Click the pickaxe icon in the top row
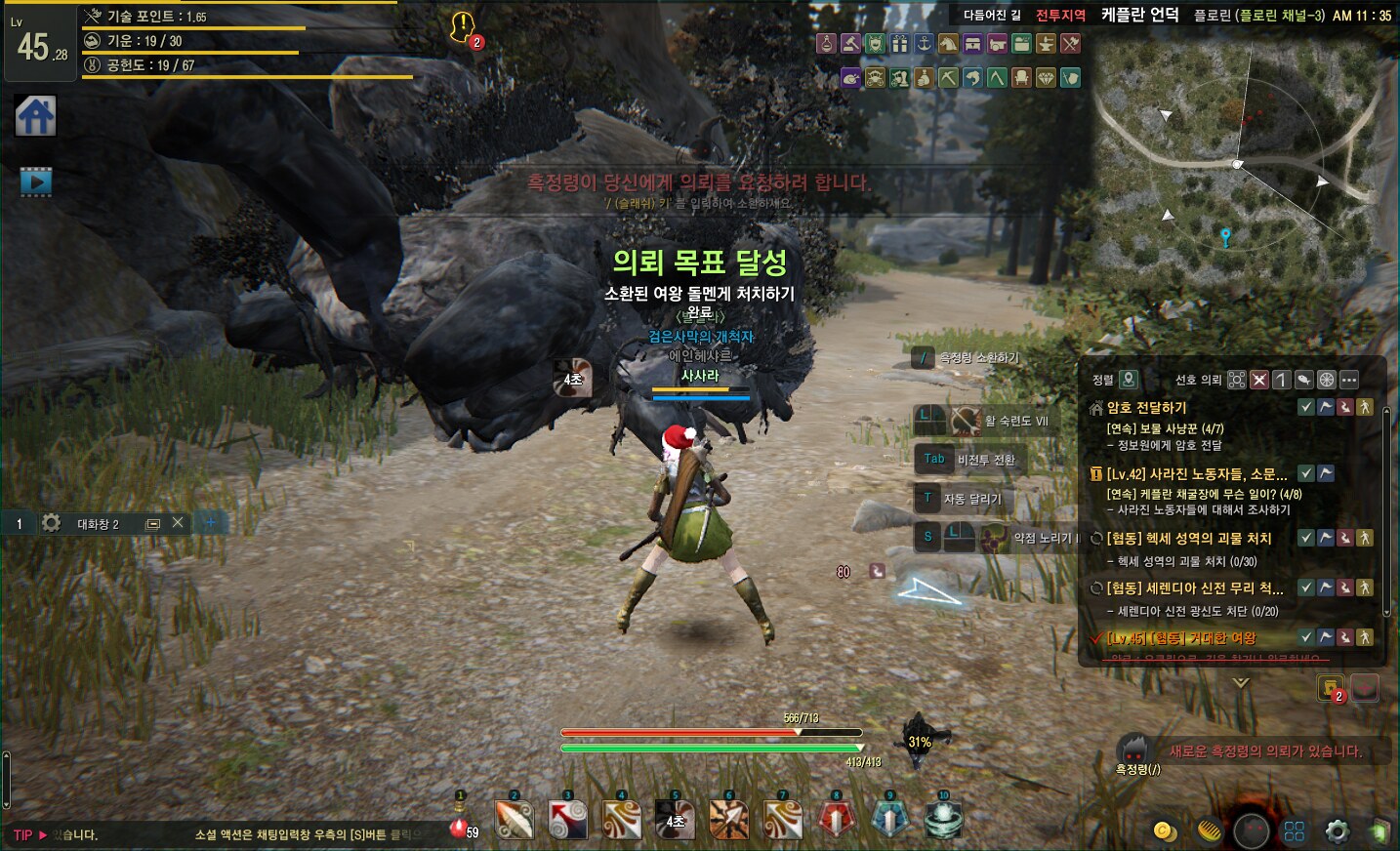The width and height of the screenshot is (1400, 851). pyautogui.click(x=948, y=78)
